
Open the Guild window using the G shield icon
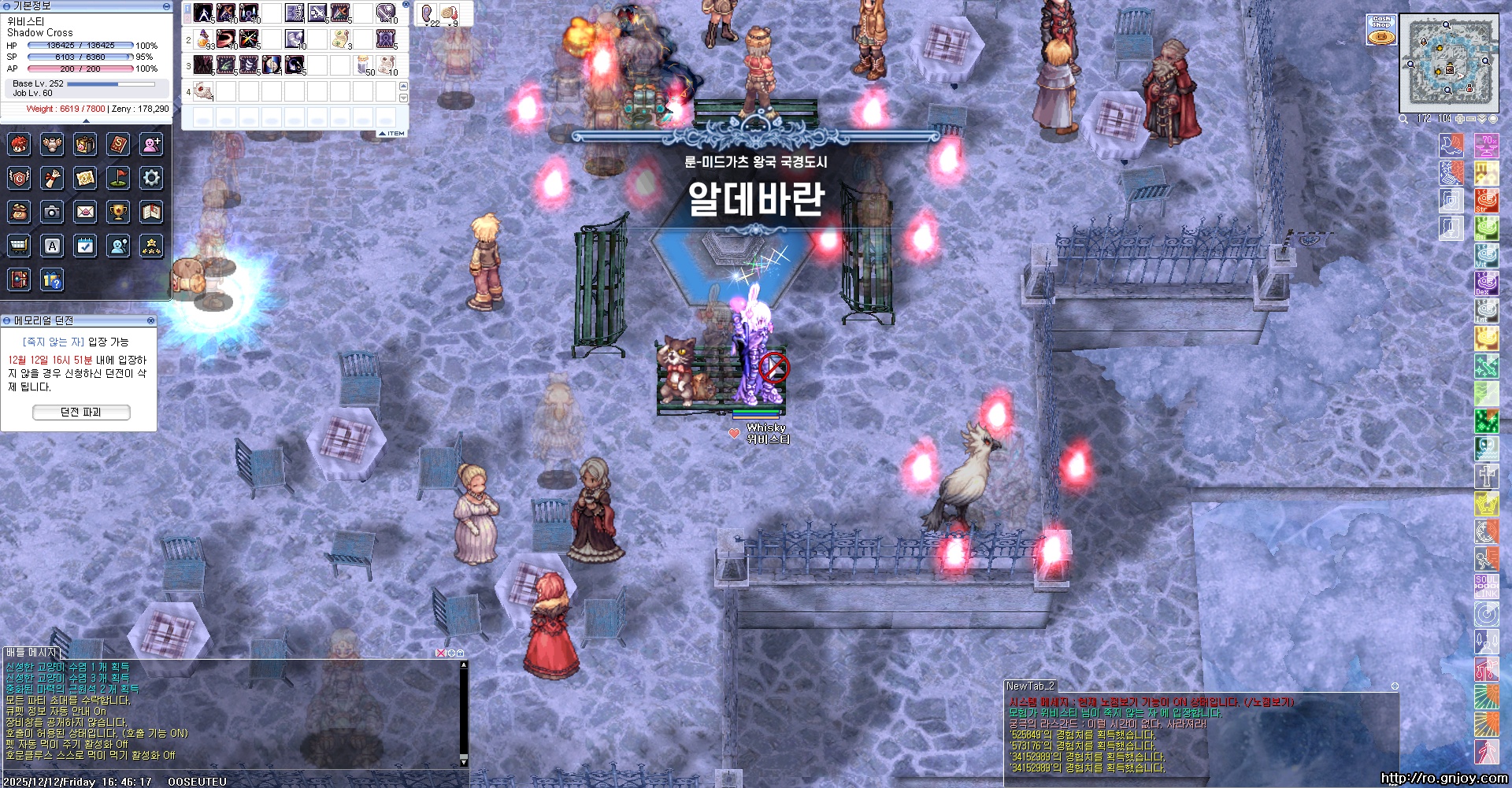19,178
